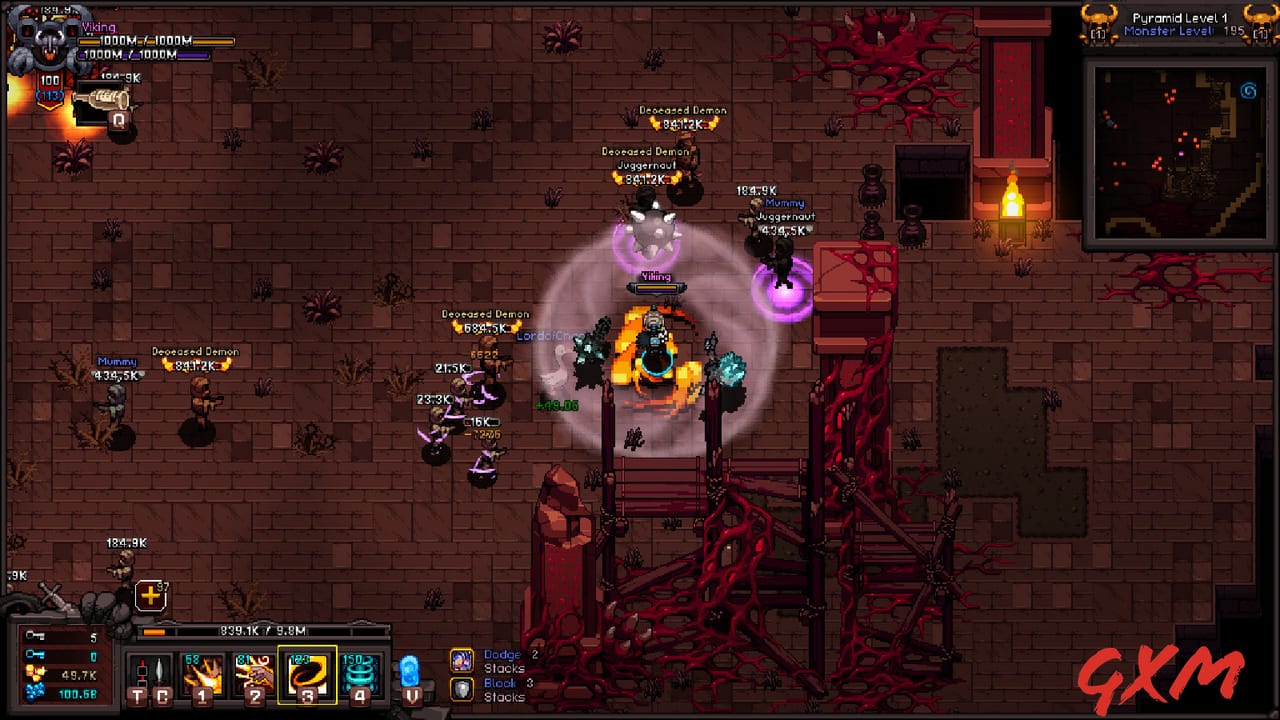Viewport: 1280px width, 720px height.
Task: Click the level 100 badge under the portrait
Action: (49, 80)
